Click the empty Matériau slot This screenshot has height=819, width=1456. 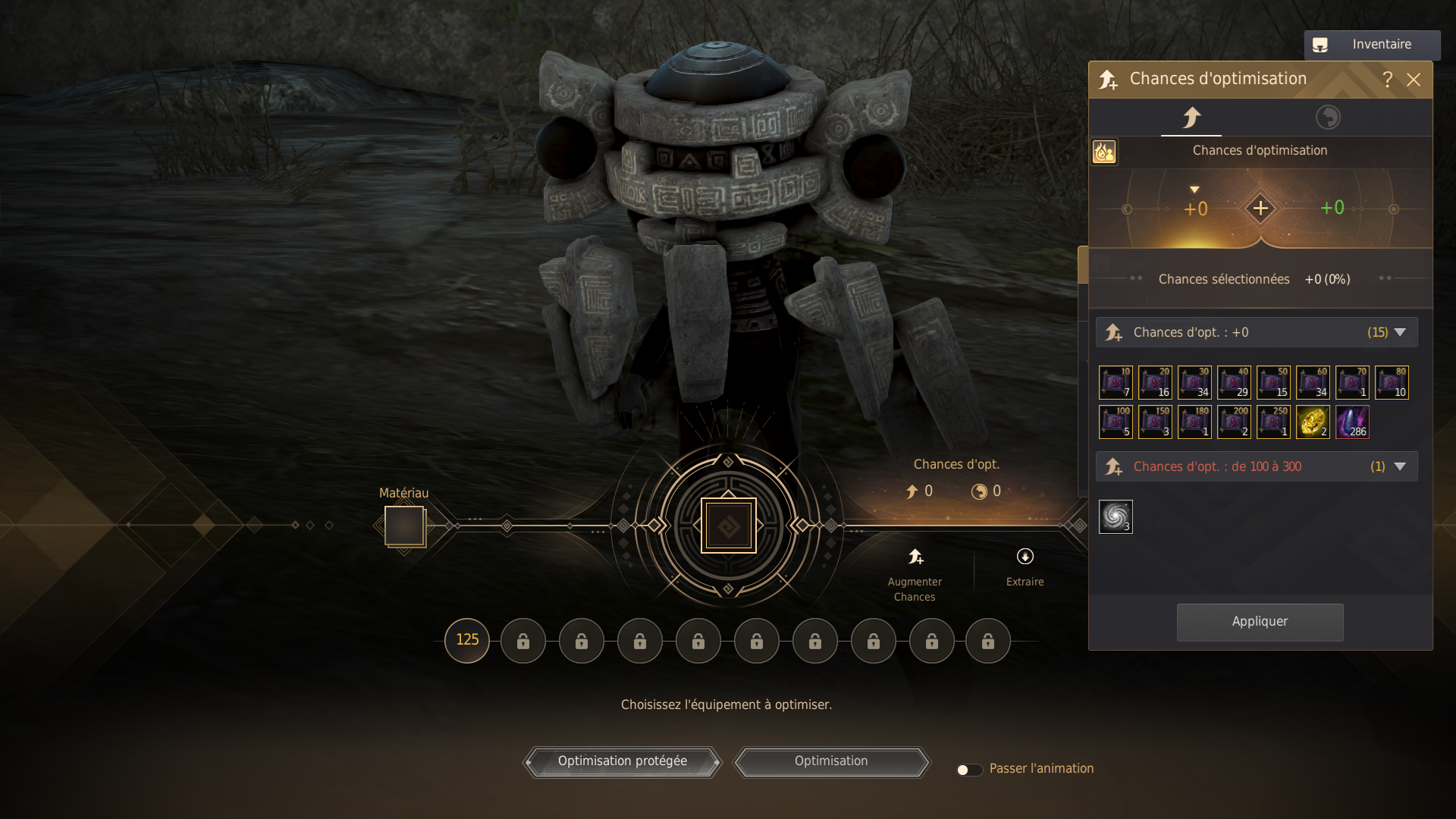404,525
